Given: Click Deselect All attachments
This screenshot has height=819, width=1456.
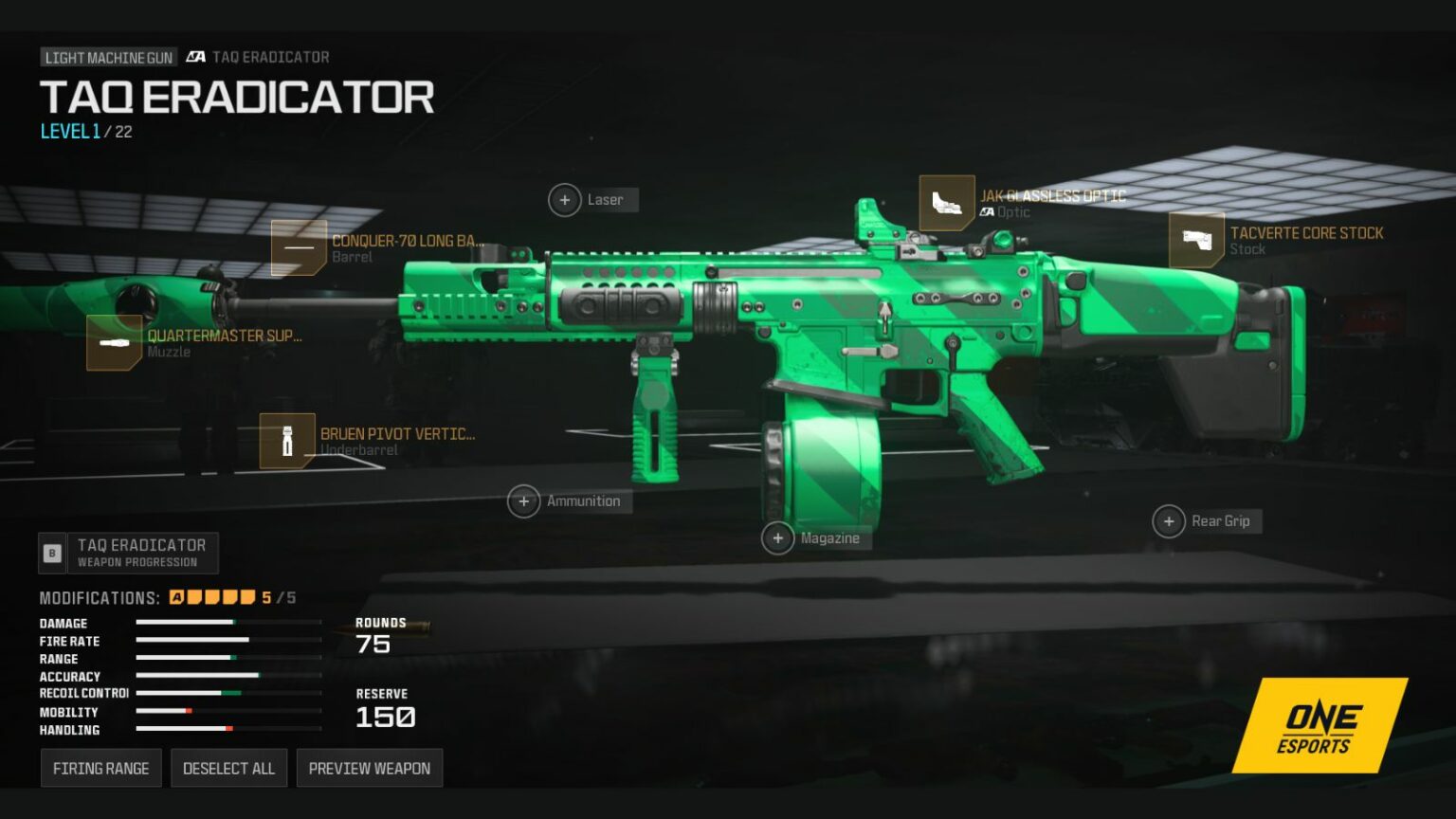Looking at the screenshot, I should tap(228, 768).
